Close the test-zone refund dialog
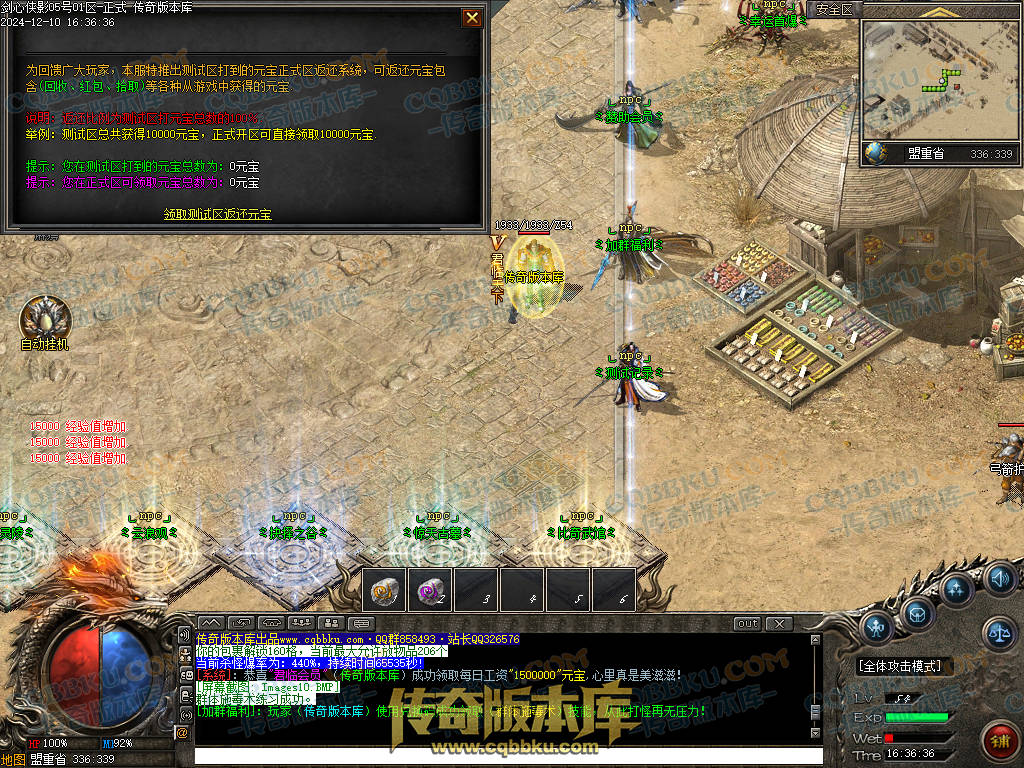The height and width of the screenshot is (768, 1024). click(x=472, y=18)
